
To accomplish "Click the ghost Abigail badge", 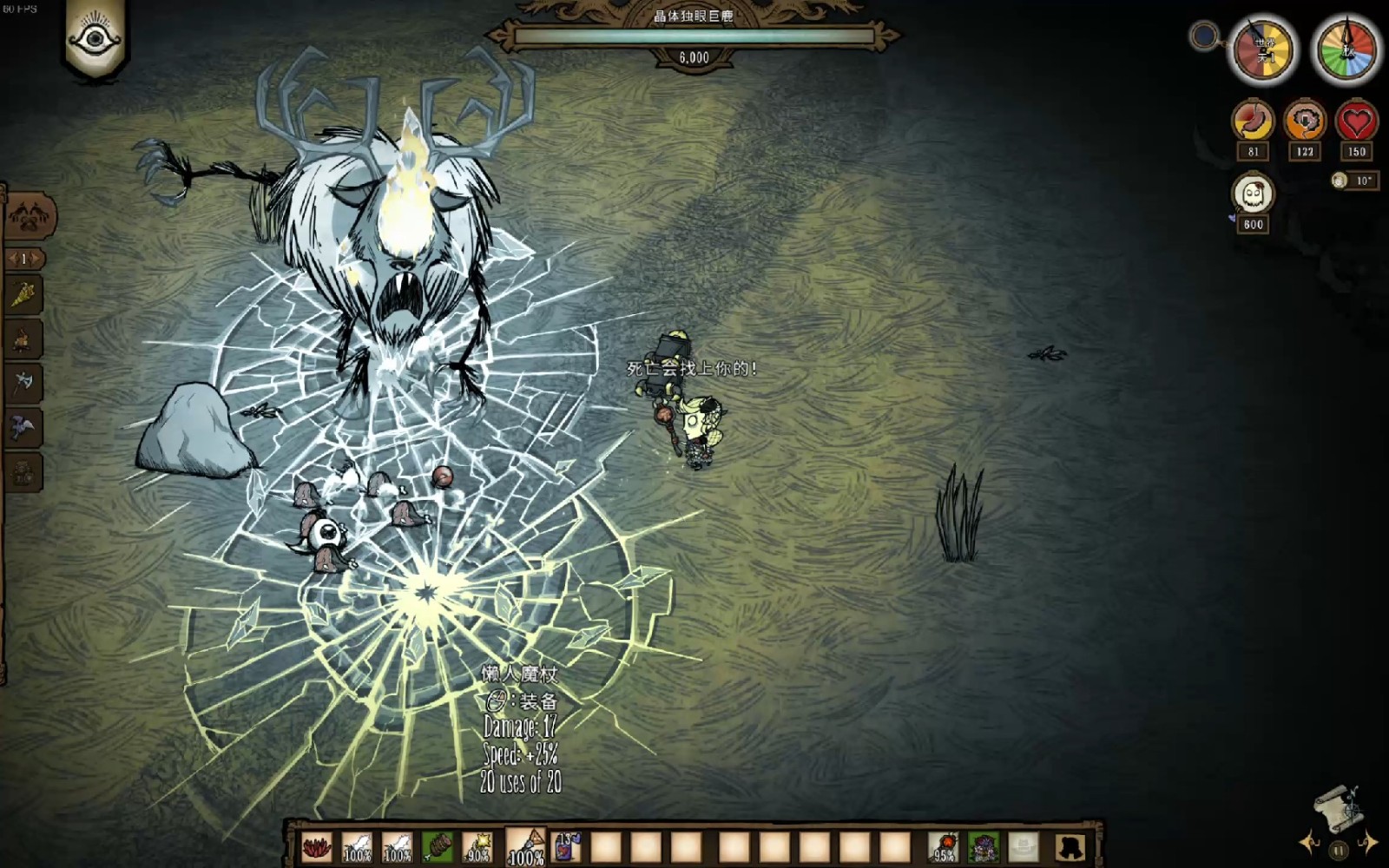I will (x=1253, y=194).
